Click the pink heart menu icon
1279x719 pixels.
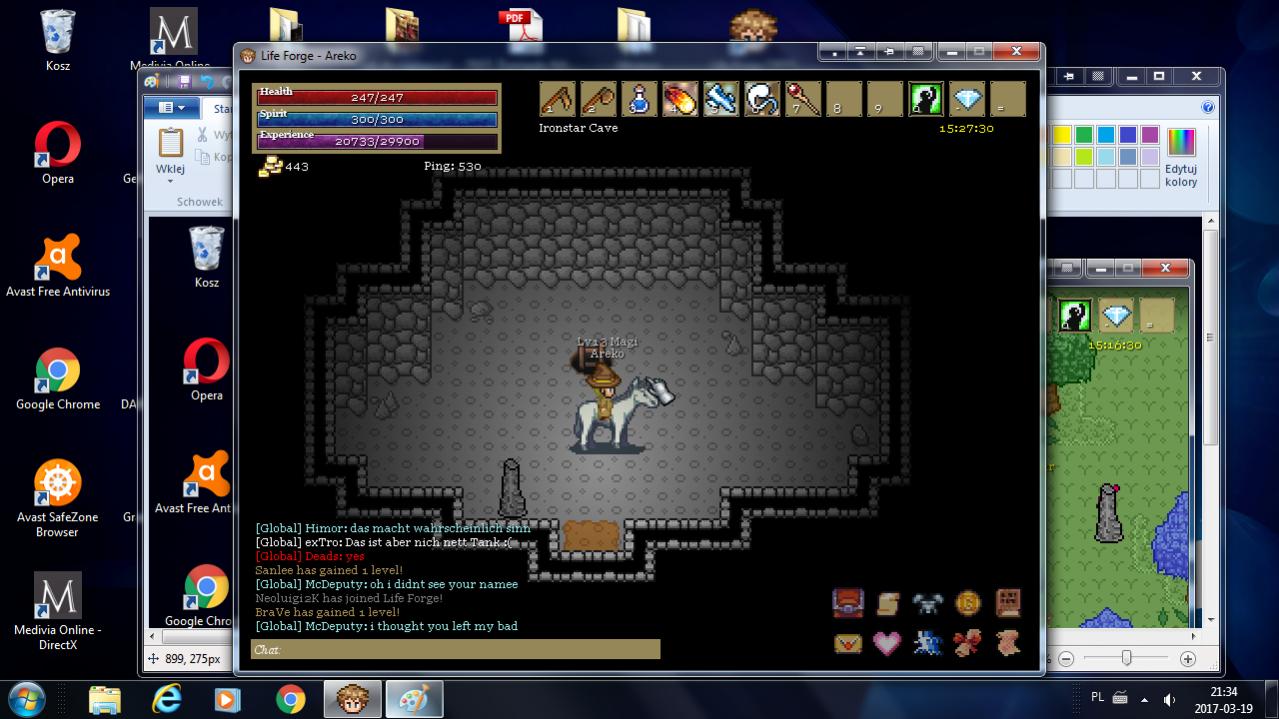click(888, 642)
